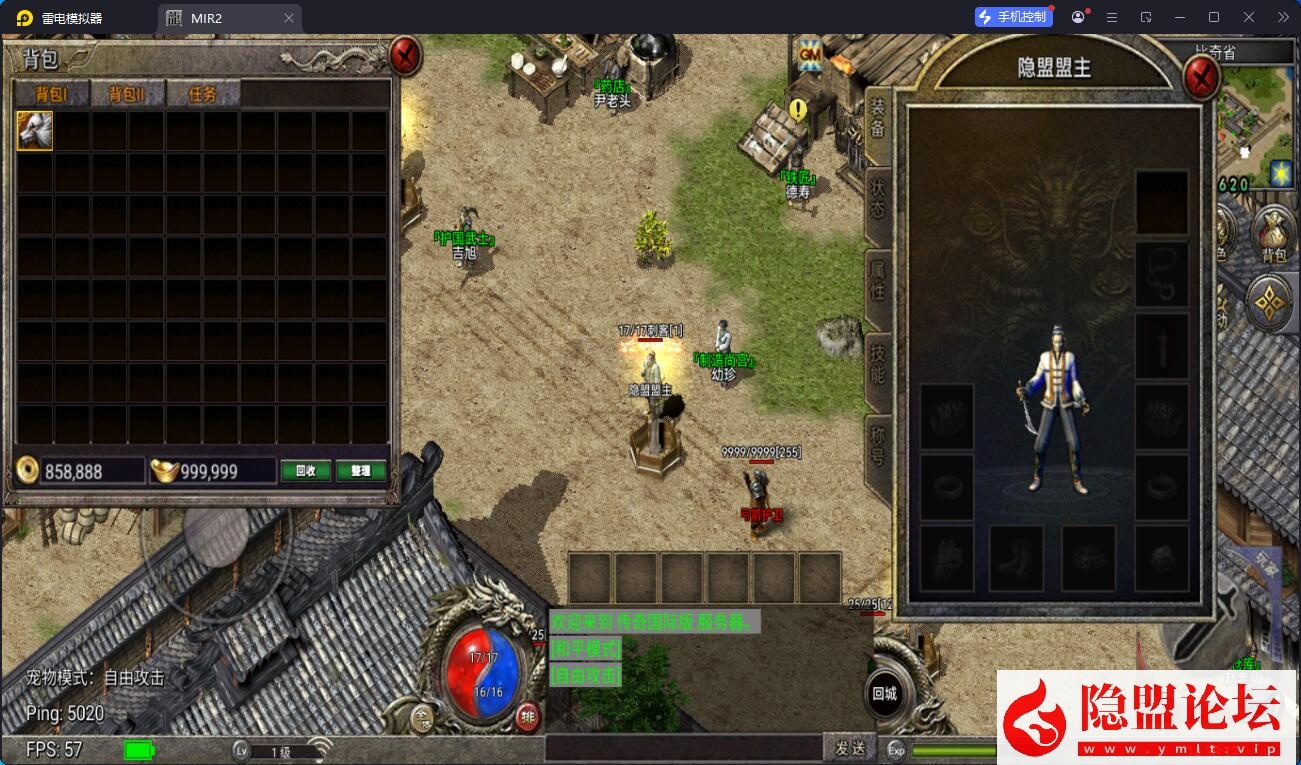Focus the chat text input box
Image resolution: width=1301 pixels, height=765 pixels.
(682, 748)
